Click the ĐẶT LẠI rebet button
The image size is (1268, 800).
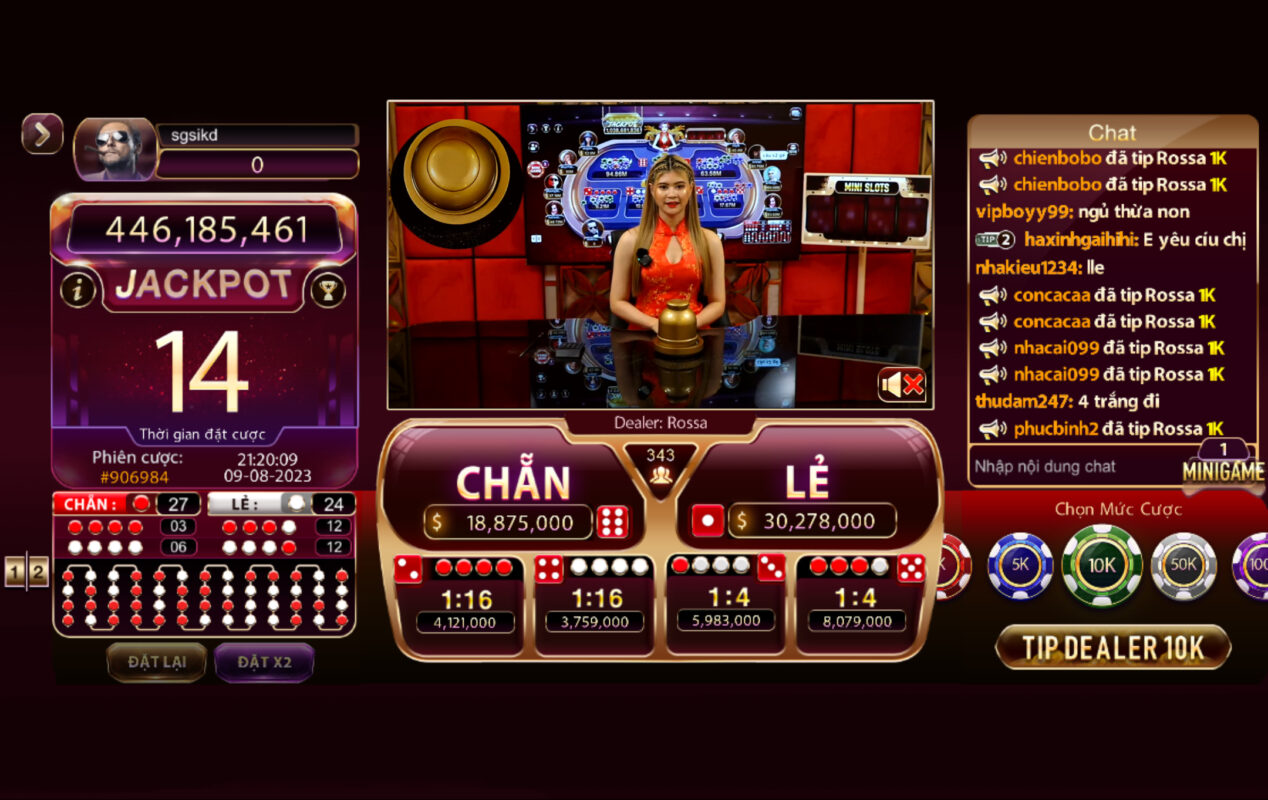pos(157,662)
